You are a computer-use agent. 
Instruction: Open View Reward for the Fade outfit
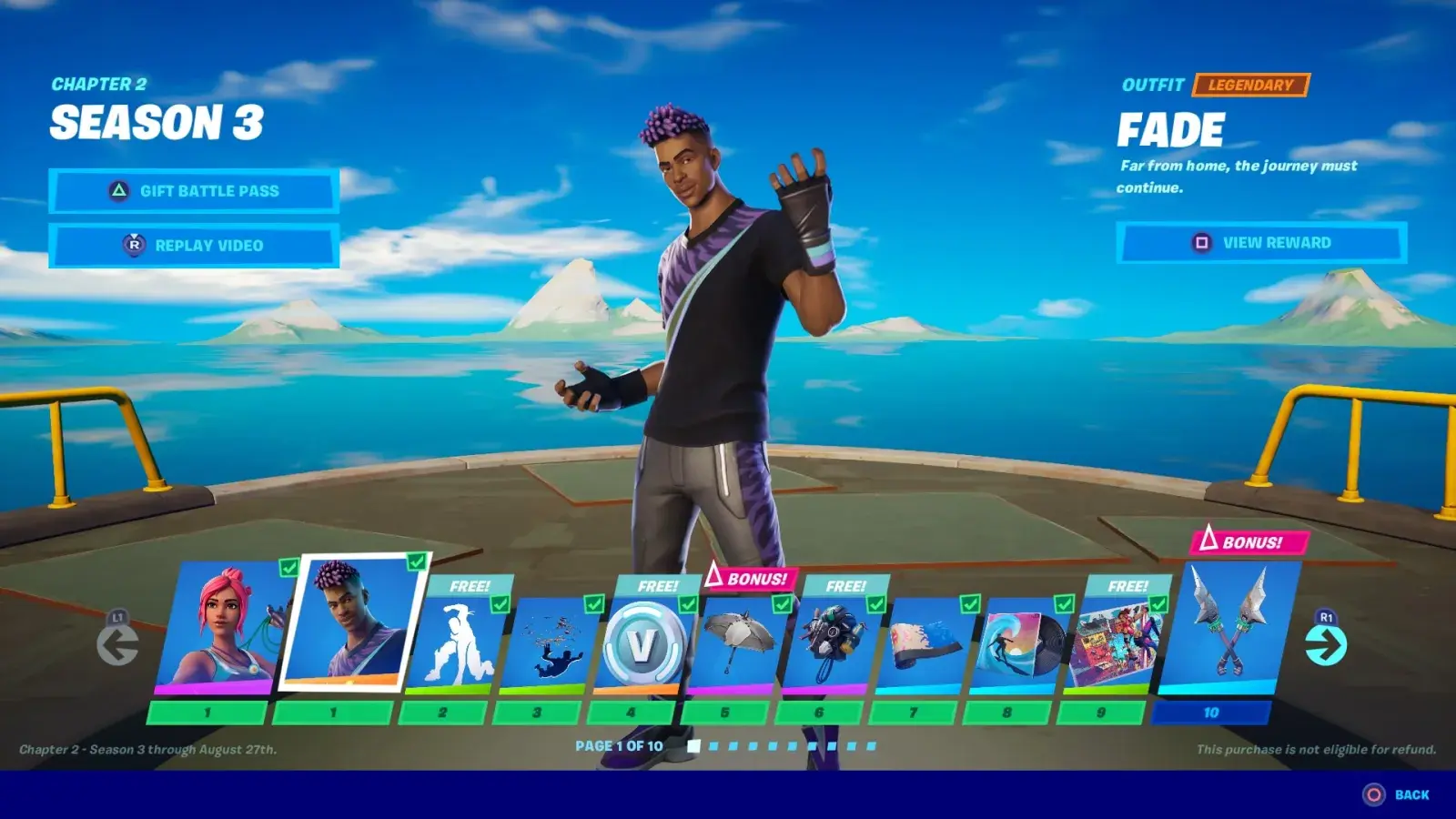click(x=1259, y=243)
